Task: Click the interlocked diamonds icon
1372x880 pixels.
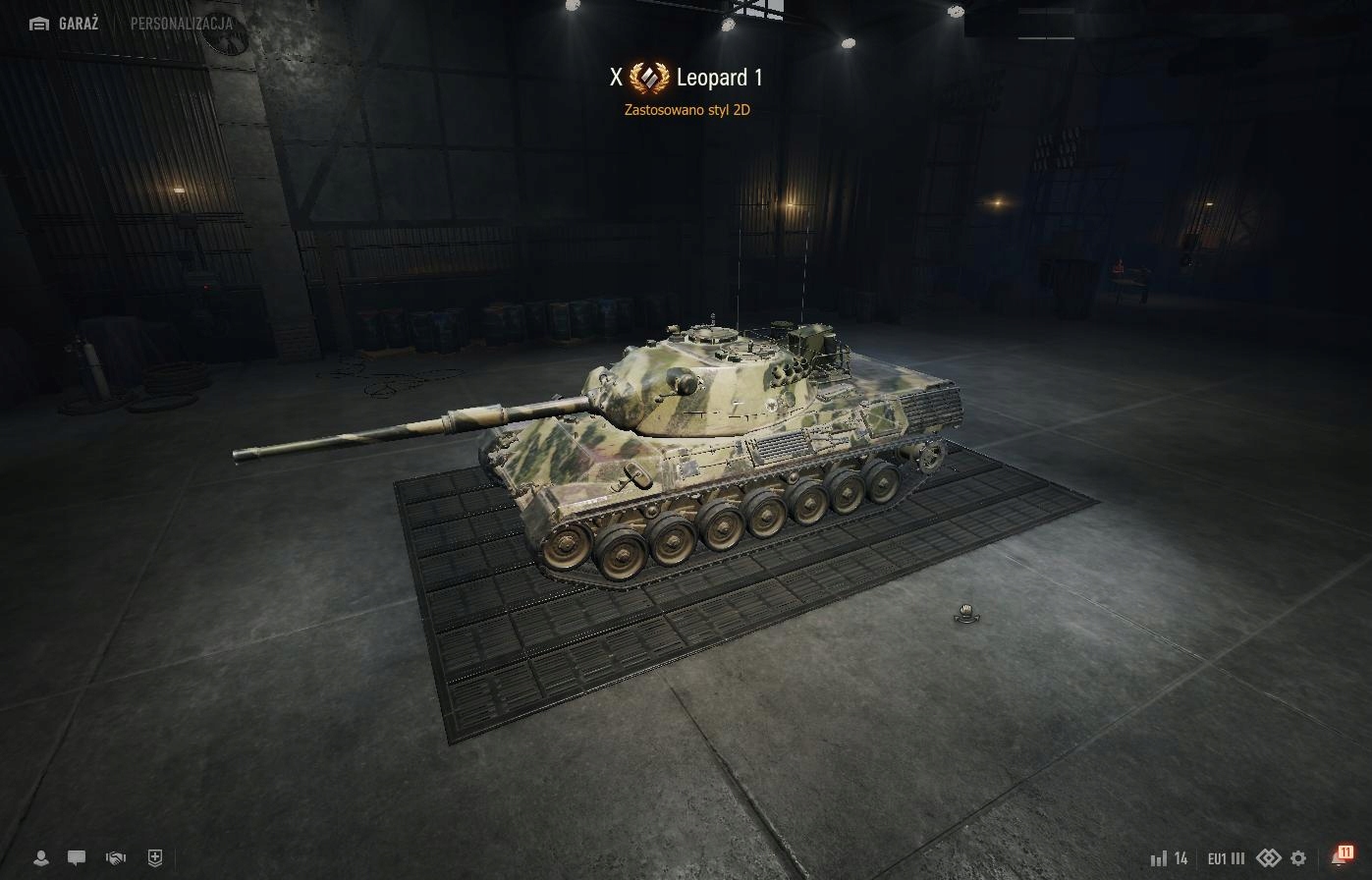Action: pyautogui.click(x=1268, y=857)
